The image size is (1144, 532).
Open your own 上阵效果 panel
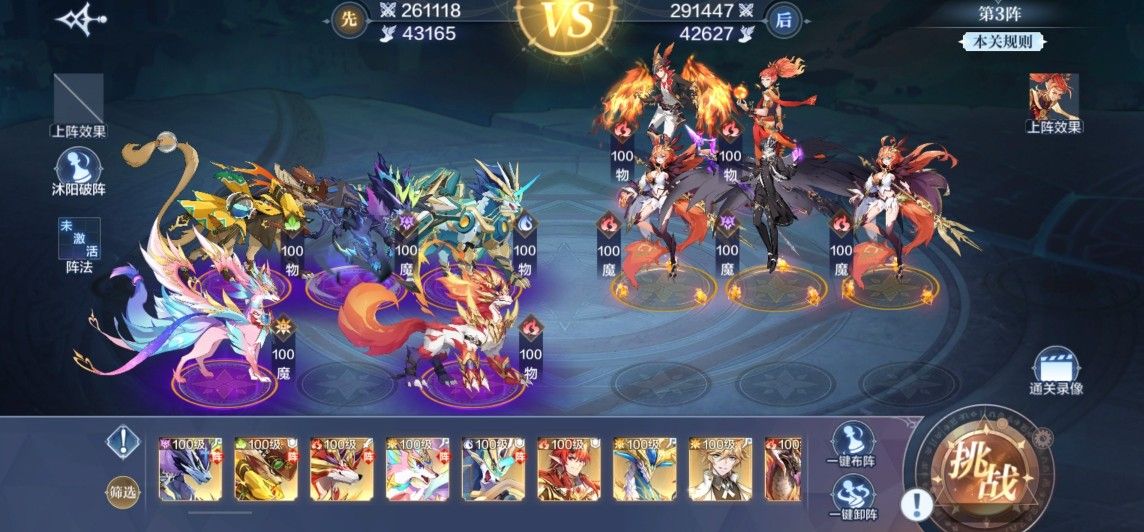click(x=78, y=98)
